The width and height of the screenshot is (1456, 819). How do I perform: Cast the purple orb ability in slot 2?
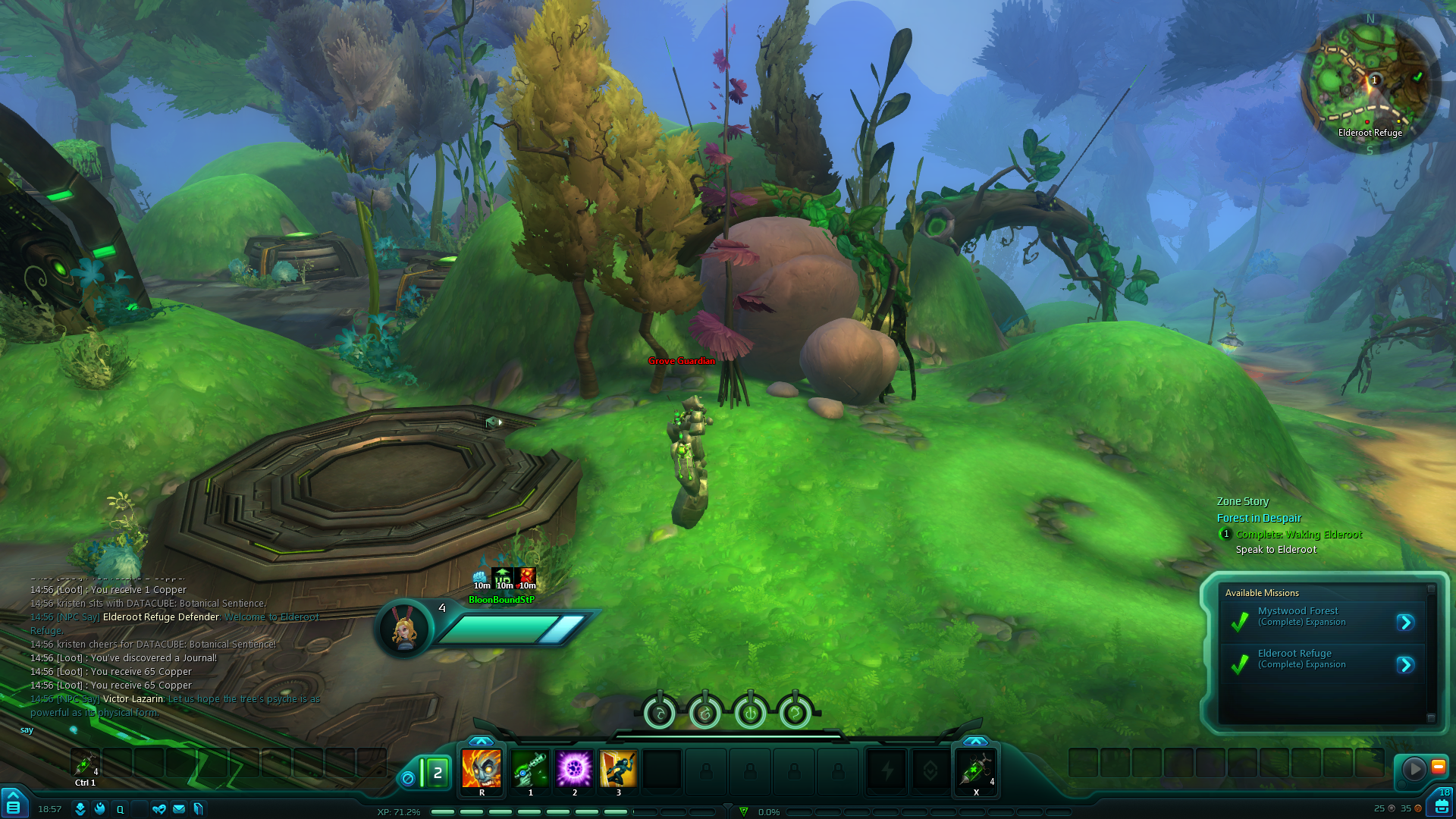pyautogui.click(x=574, y=769)
